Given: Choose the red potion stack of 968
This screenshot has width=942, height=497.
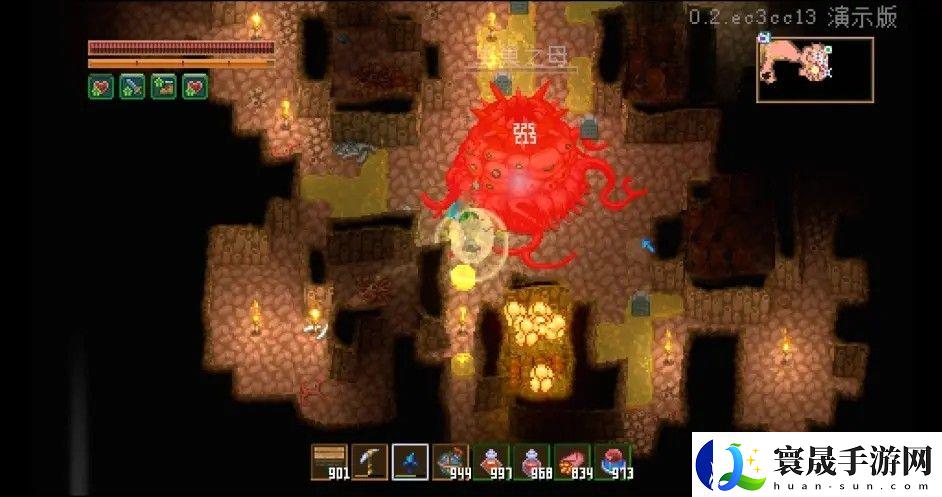Looking at the screenshot, I should pyautogui.click(x=532, y=461).
